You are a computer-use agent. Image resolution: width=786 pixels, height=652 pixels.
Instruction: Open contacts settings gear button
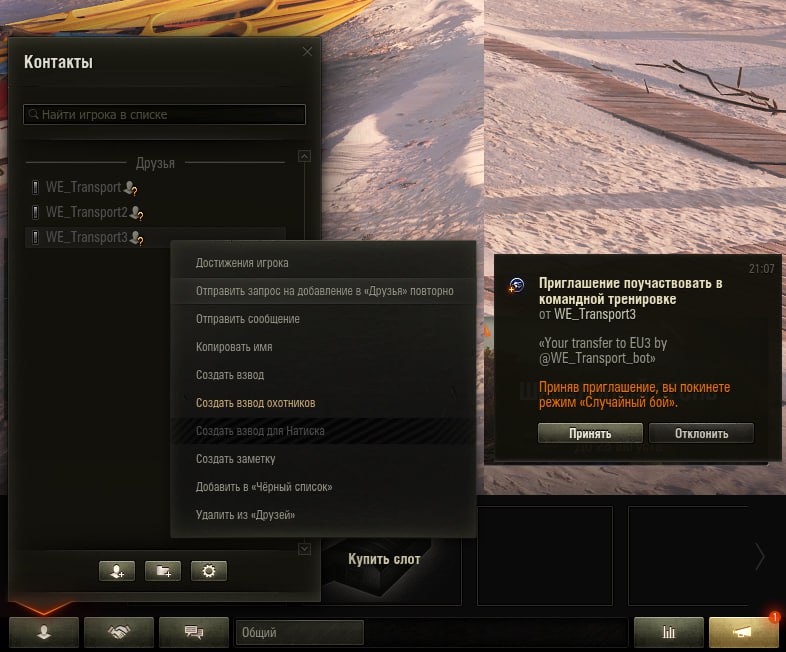[x=209, y=571]
